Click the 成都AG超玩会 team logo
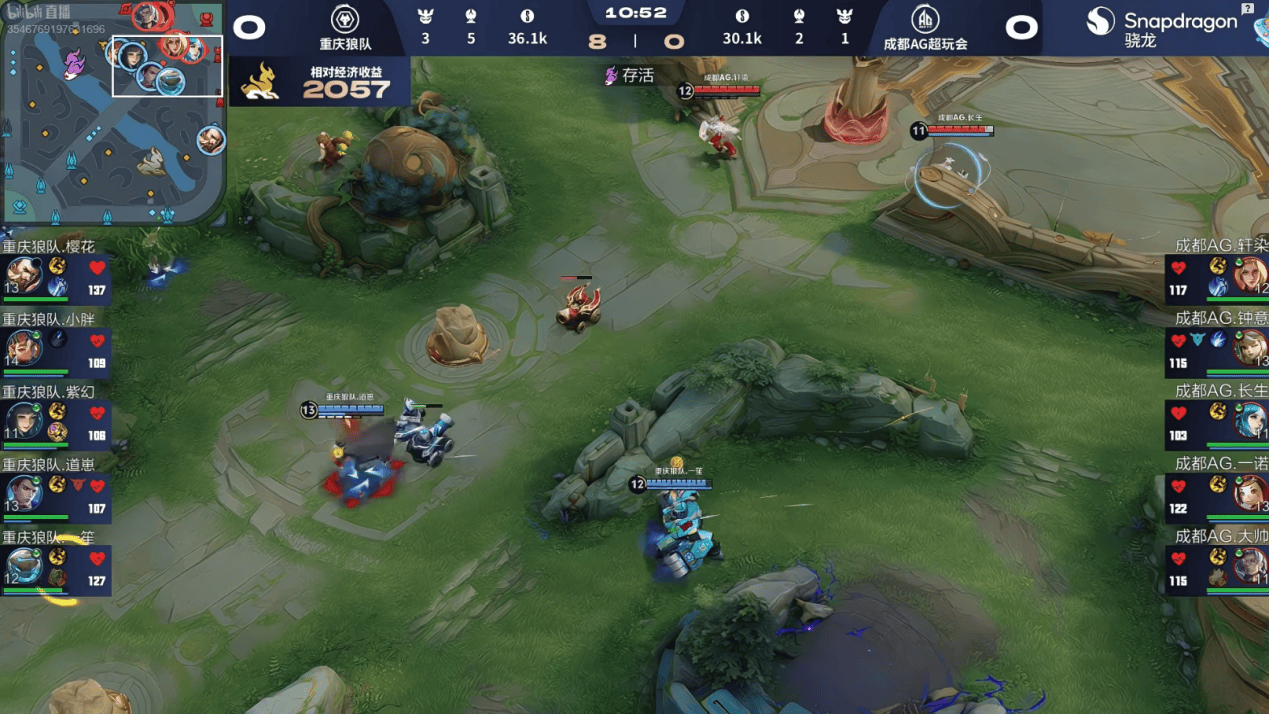 [x=925, y=19]
